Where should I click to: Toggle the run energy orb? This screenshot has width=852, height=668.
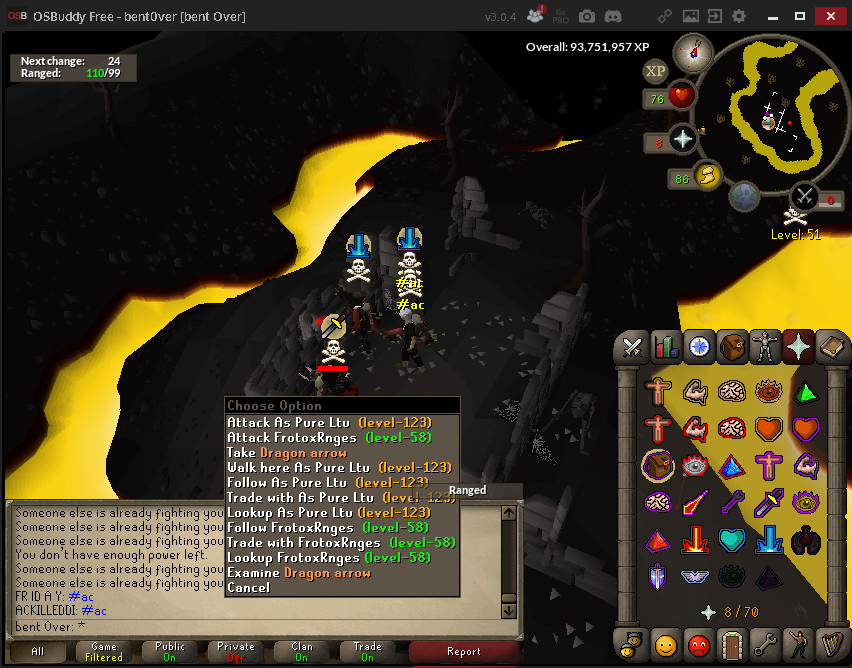click(707, 177)
